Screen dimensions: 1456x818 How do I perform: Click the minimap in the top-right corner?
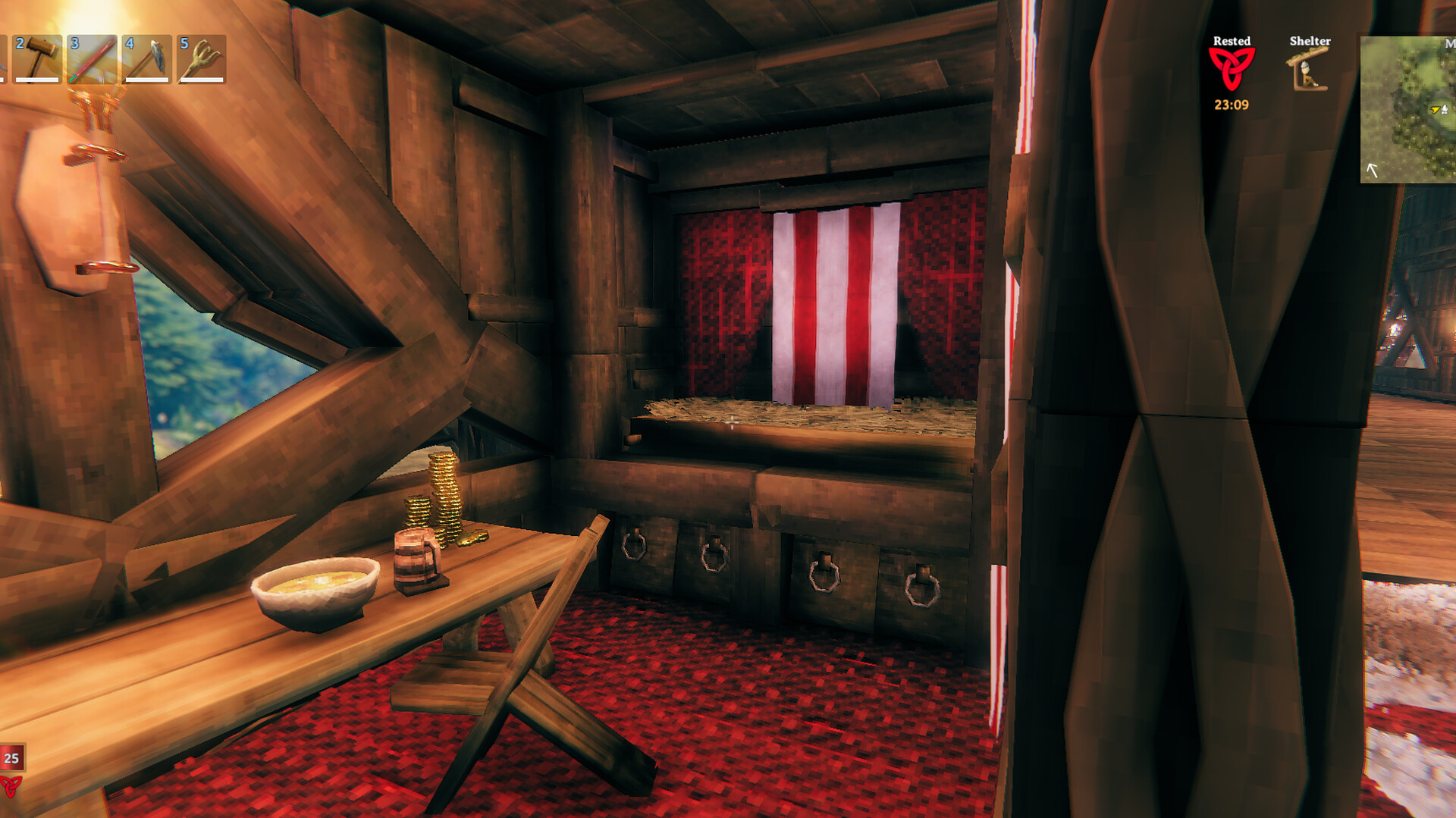[1407, 110]
